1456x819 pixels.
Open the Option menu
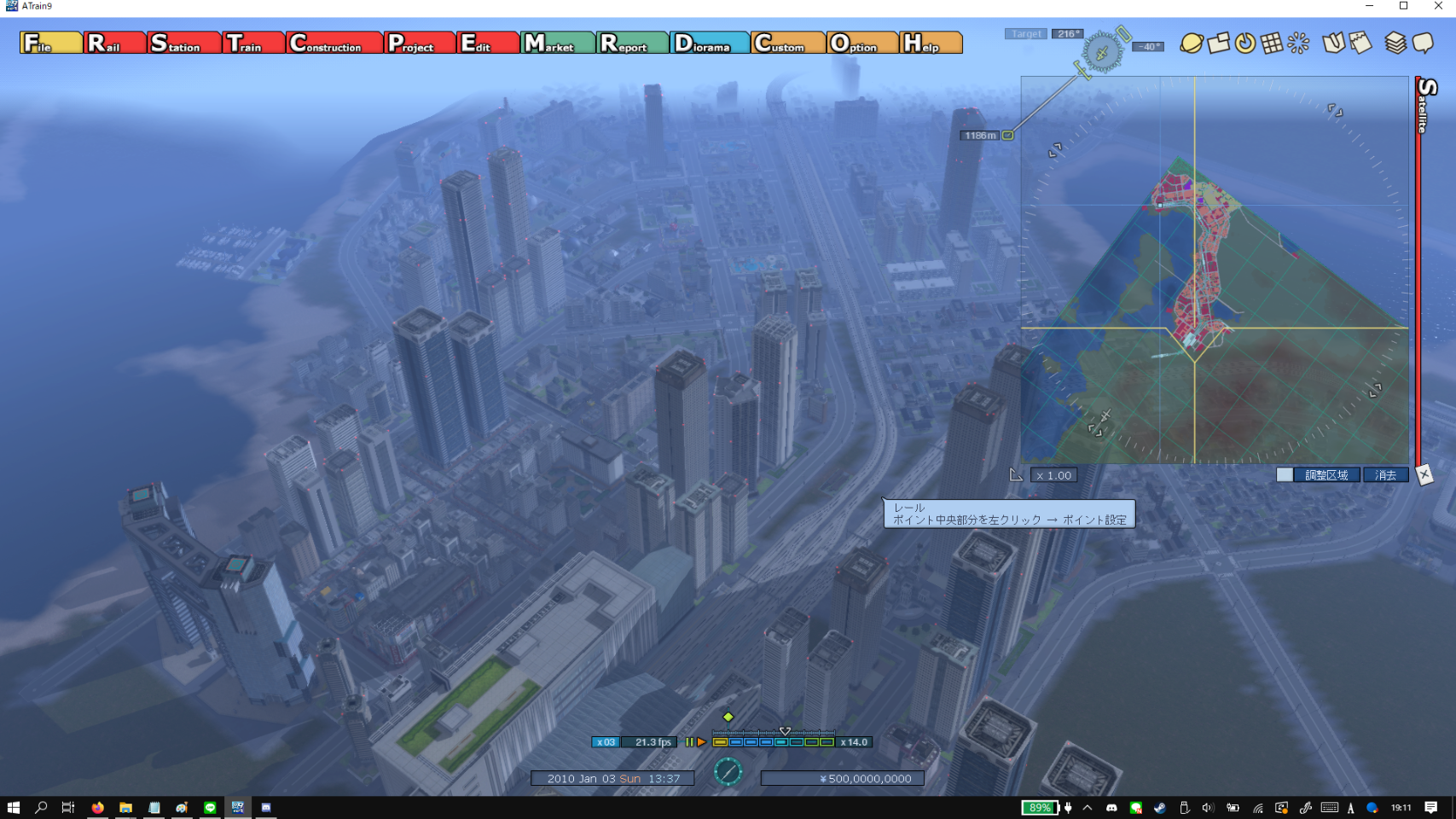pos(861,43)
